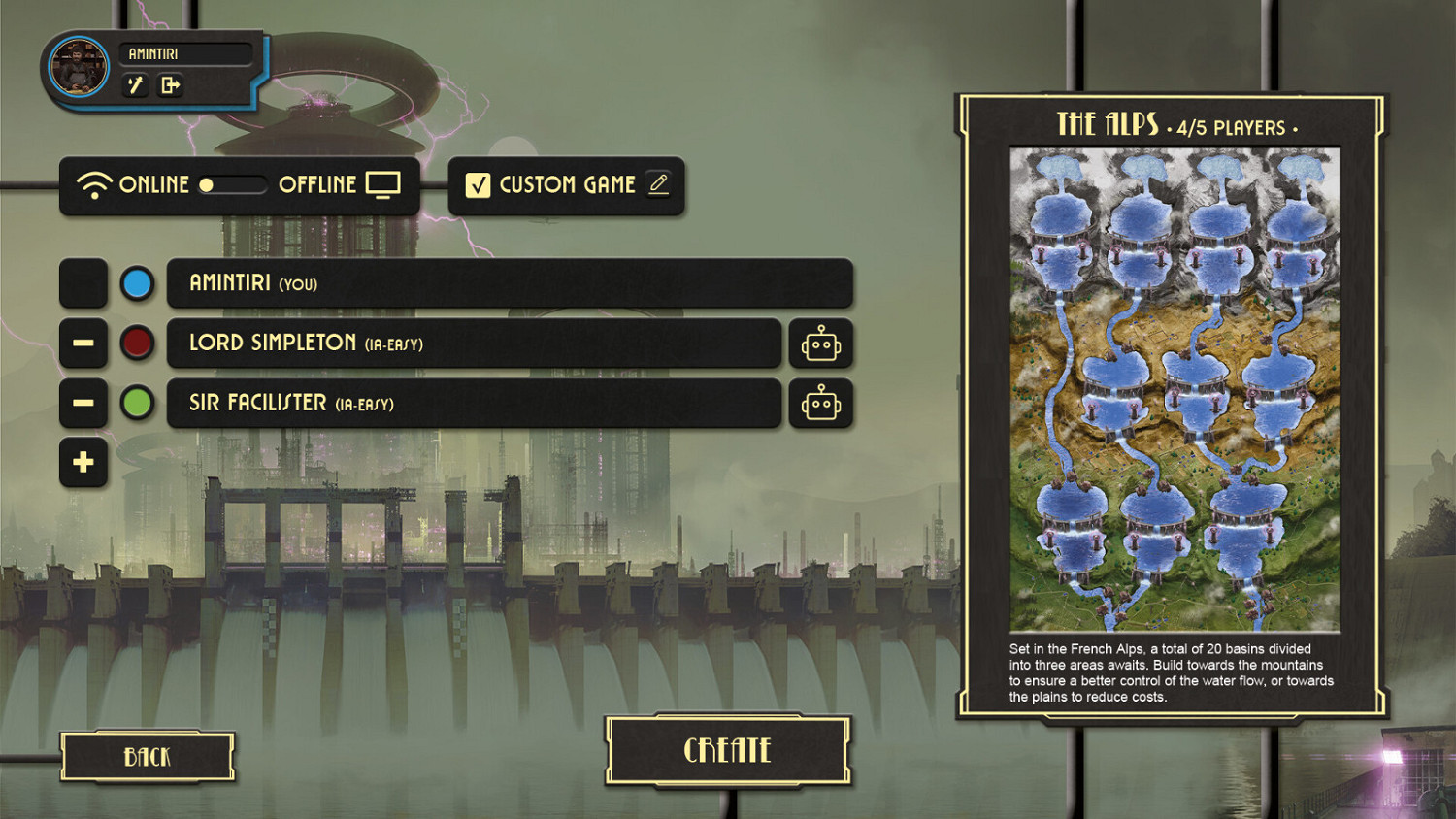Uncheck the Custom Game checkbox
The width and height of the screenshot is (1456, 819).
pyautogui.click(x=477, y=184)
